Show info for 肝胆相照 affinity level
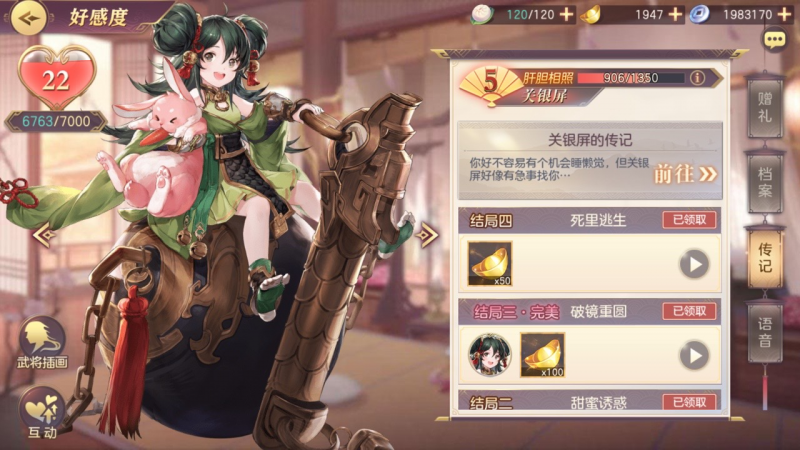This screenshot has width=800, height=450. click(698, 77)
